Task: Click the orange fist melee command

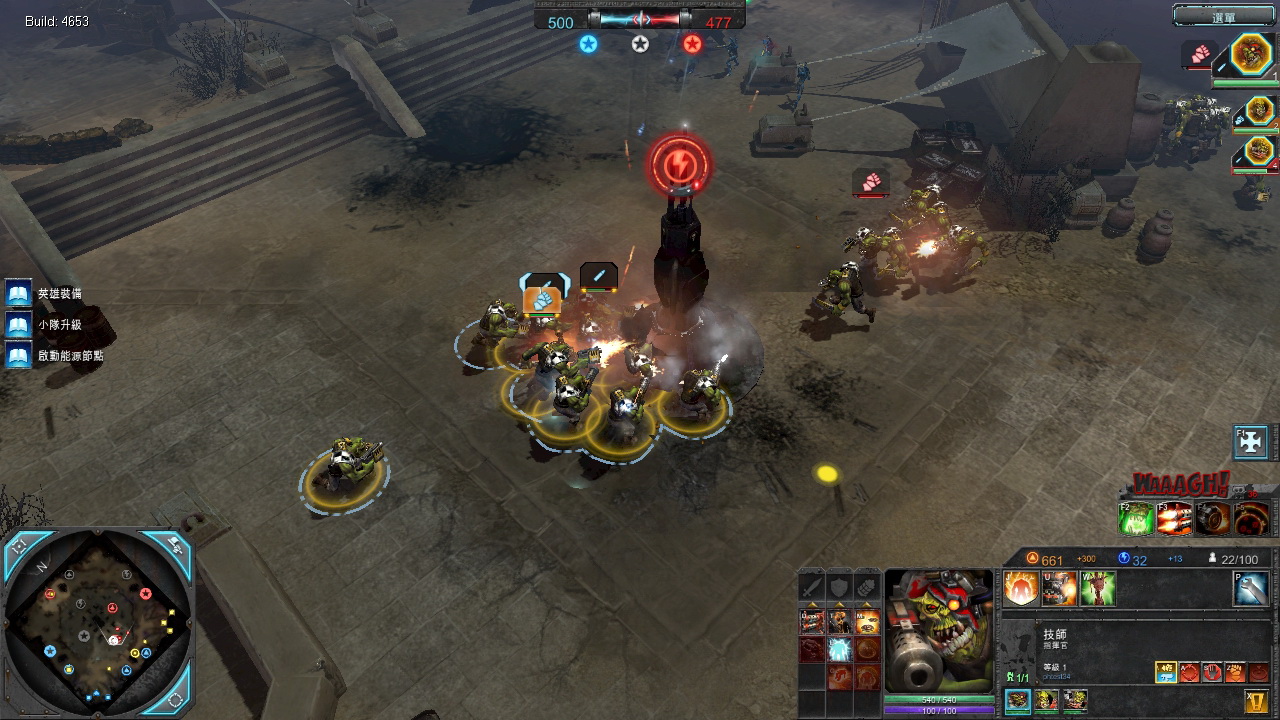Action: pyautogui.click(x=1236, y=672)
